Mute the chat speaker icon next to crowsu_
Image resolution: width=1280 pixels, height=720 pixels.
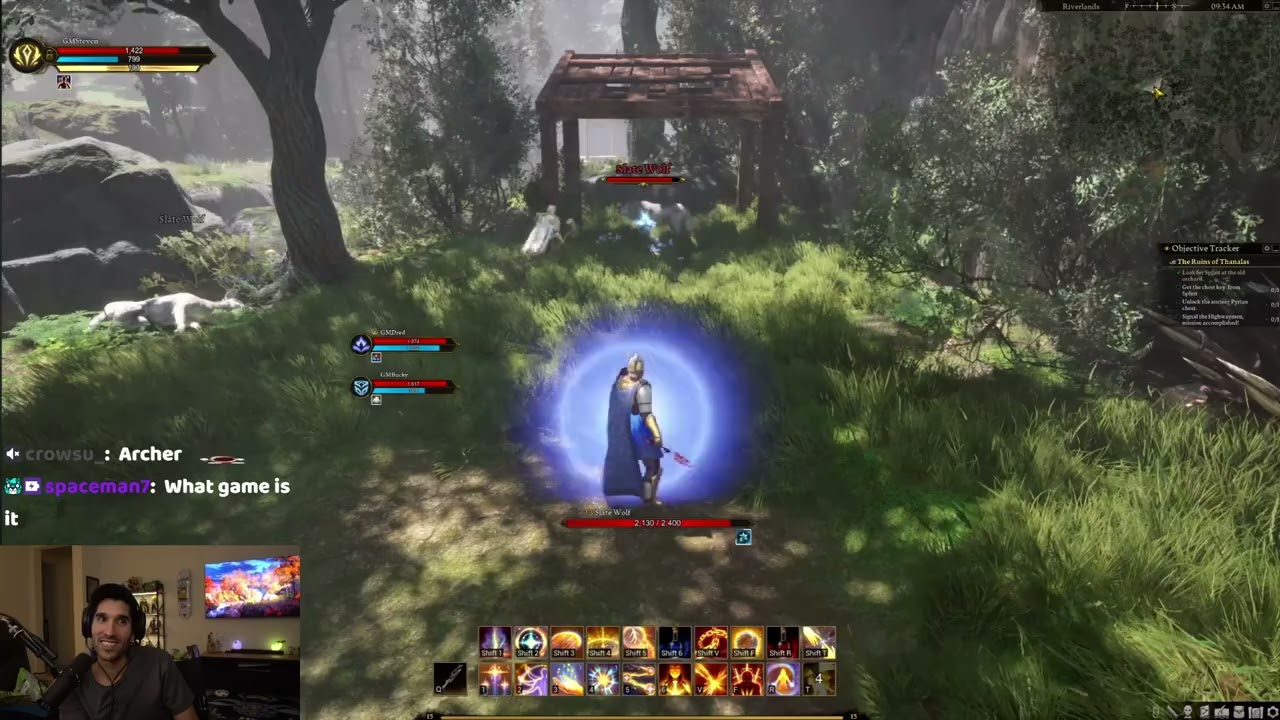(12, 453)
